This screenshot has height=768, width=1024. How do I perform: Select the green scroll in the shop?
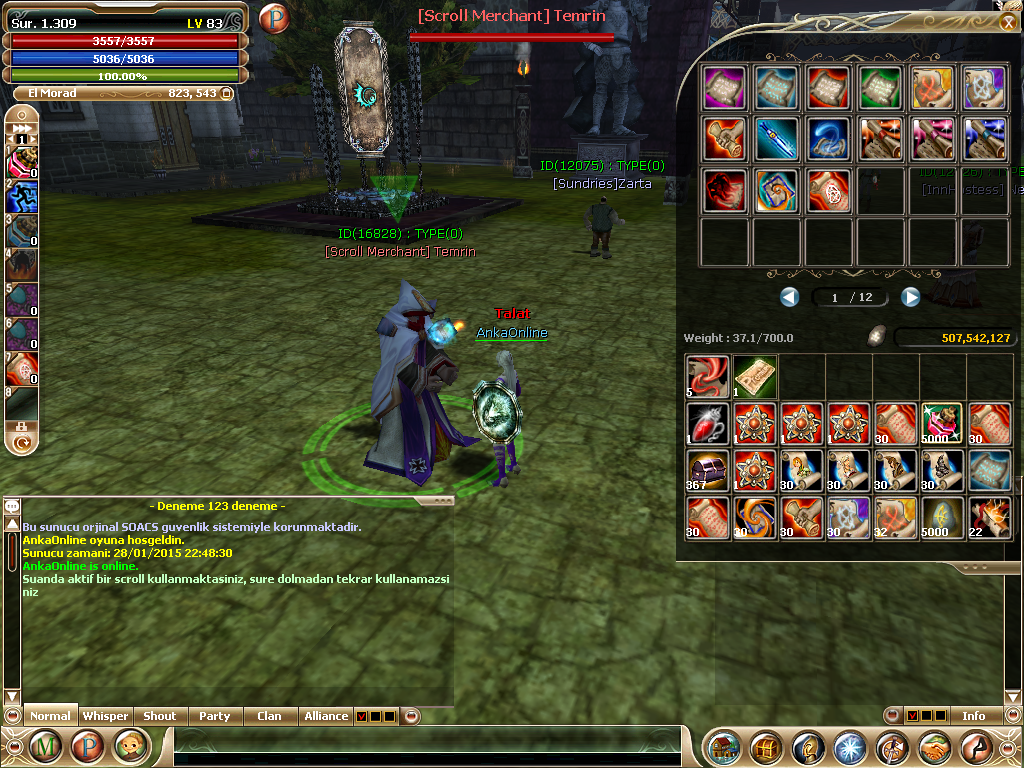point(880,88)
